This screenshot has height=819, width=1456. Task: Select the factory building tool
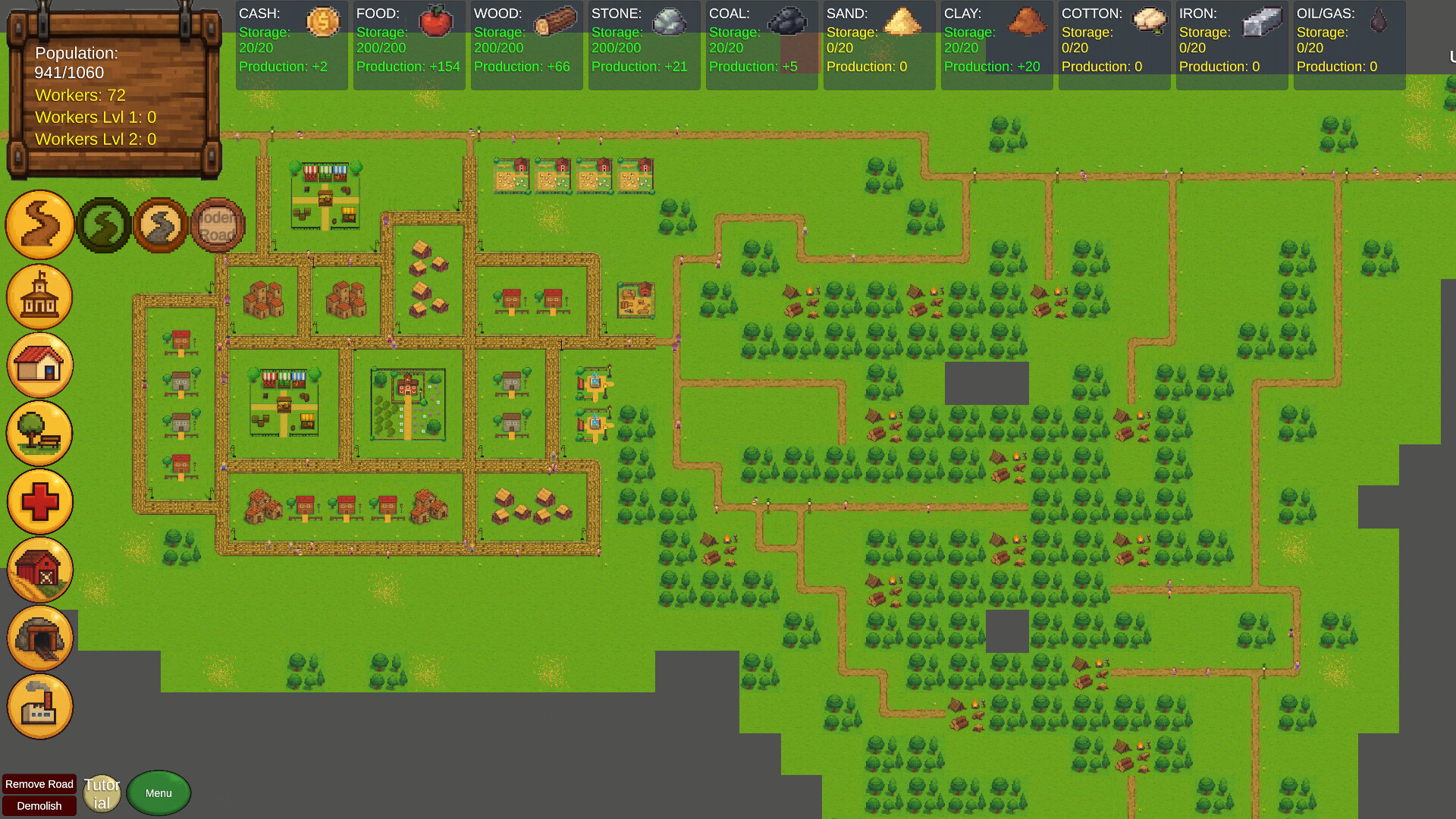pyautogui.click(x=39, y=706)
